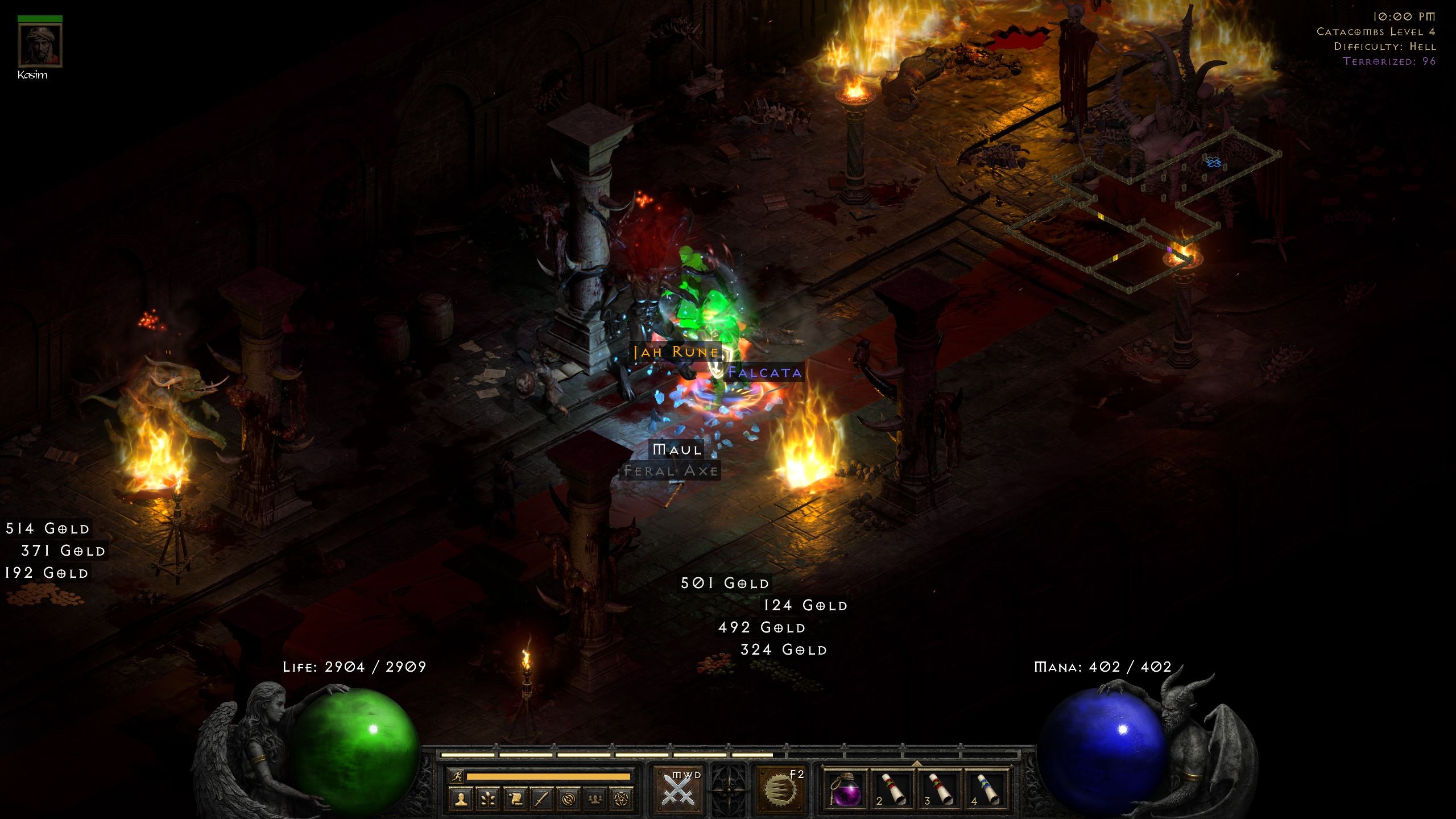The height and width of the screenshot is (819, 1456).
Task: Pick up the Falcata item label
Action: point(765,373)
